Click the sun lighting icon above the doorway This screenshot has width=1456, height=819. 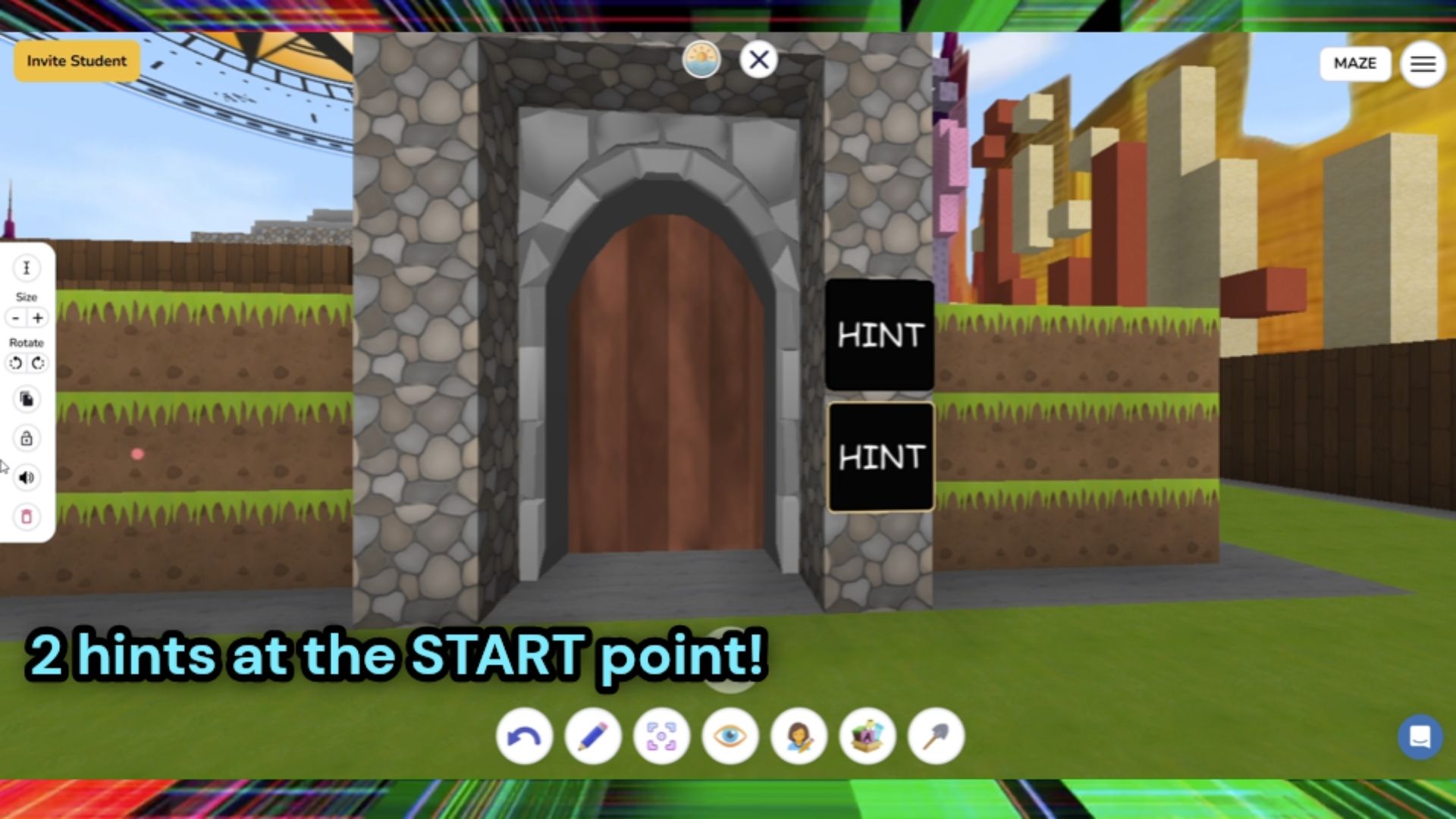701,59
